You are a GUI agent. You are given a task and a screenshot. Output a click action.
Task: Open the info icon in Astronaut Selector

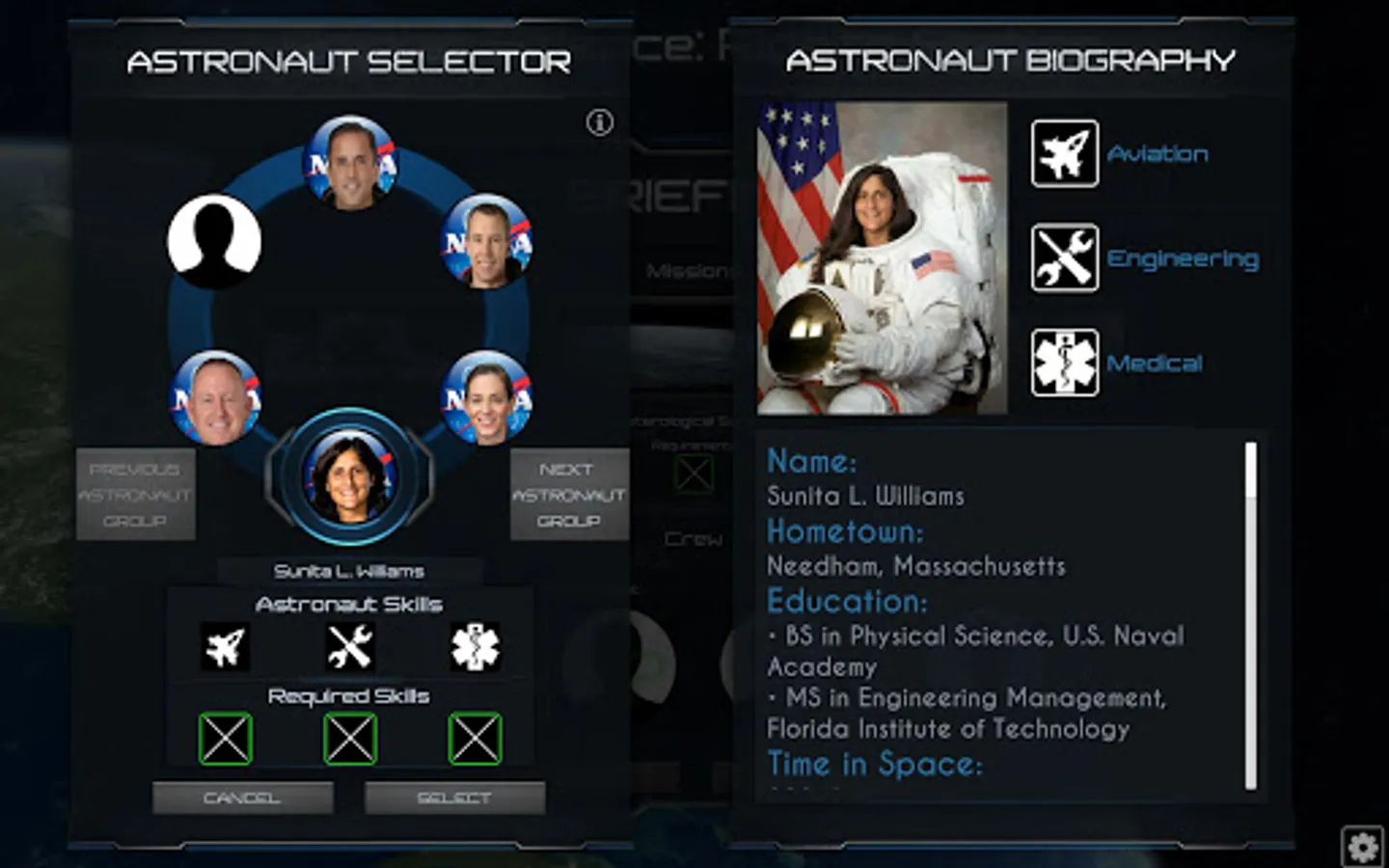click(600, 122)
